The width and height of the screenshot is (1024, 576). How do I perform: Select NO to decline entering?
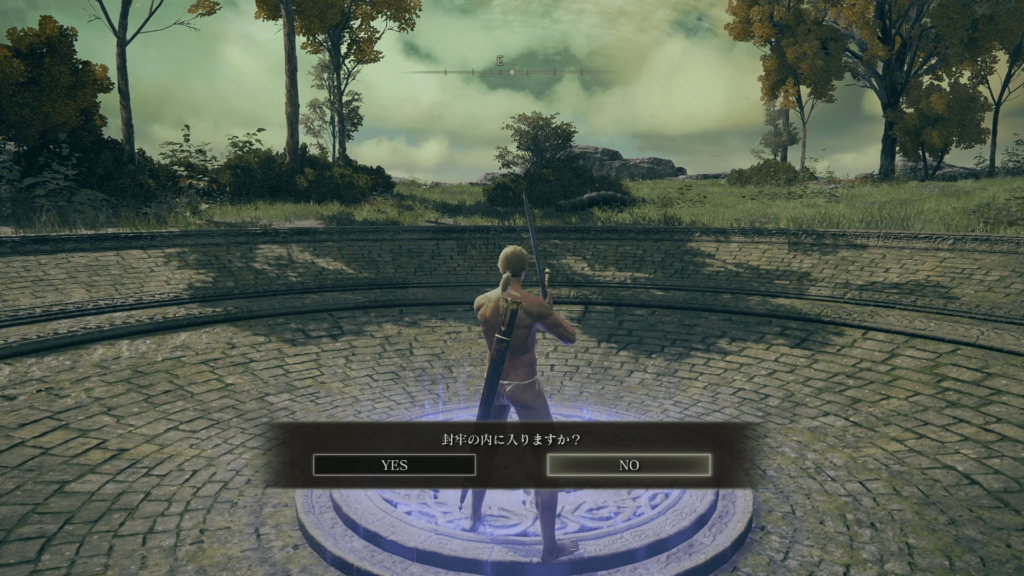[629, 465]
